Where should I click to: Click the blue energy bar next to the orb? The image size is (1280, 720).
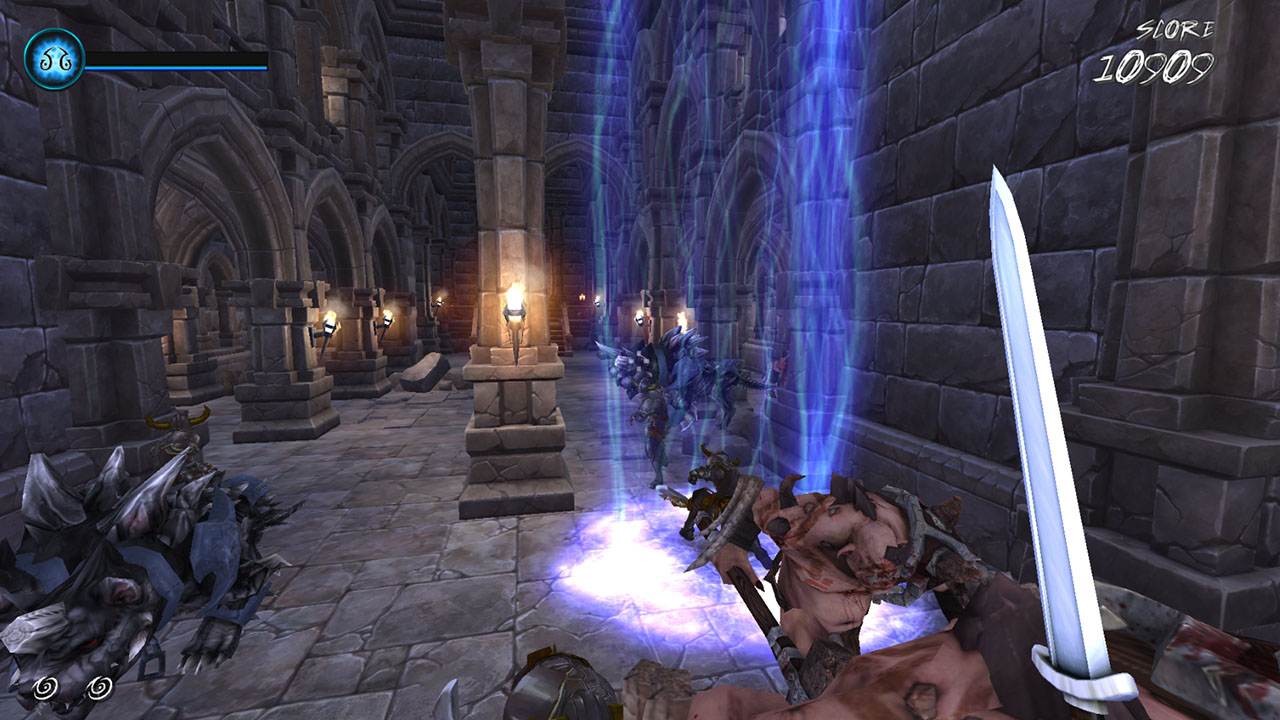pyautogui.click(x=175, y=65)
